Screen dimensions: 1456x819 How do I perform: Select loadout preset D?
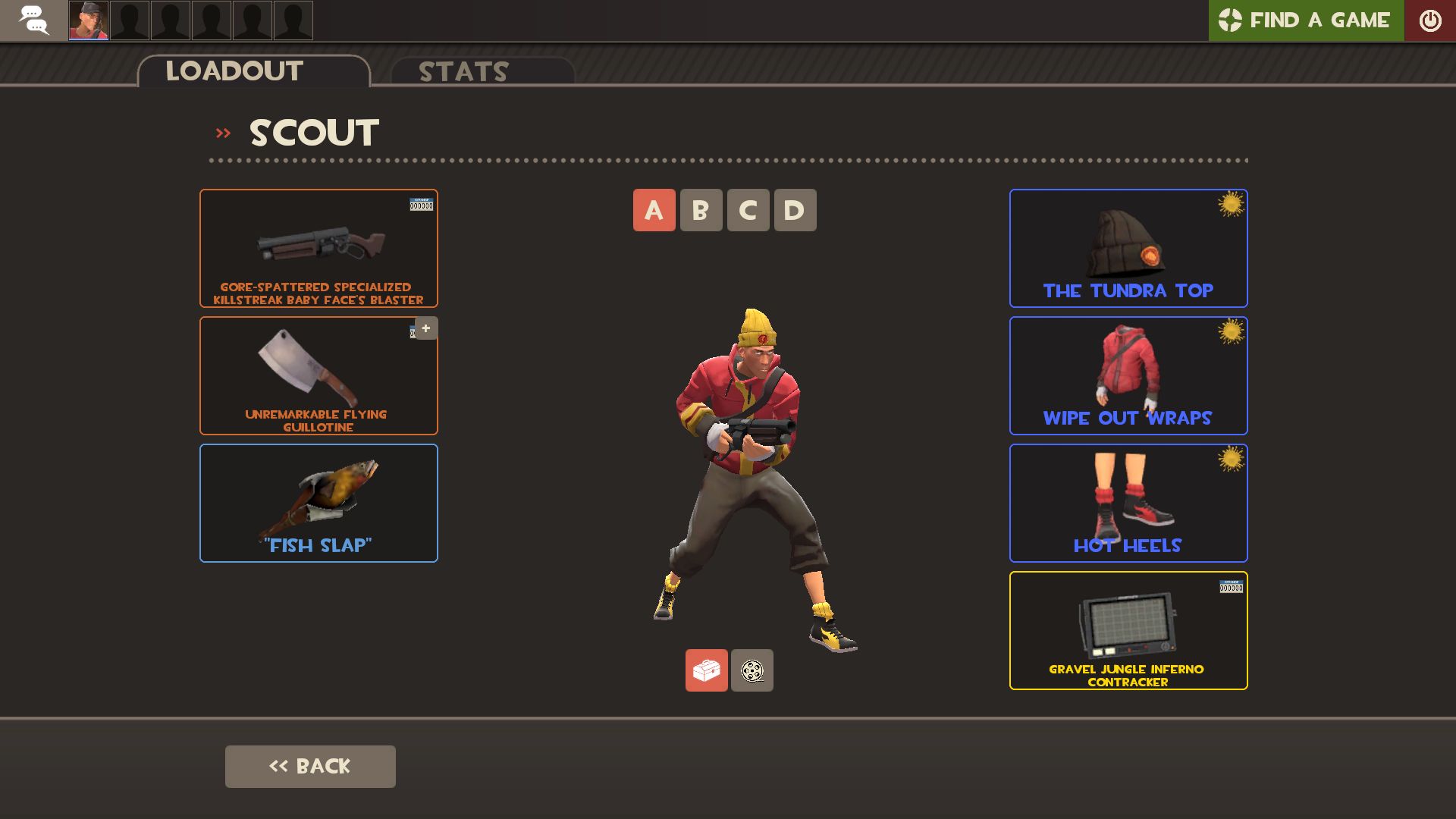794,210
